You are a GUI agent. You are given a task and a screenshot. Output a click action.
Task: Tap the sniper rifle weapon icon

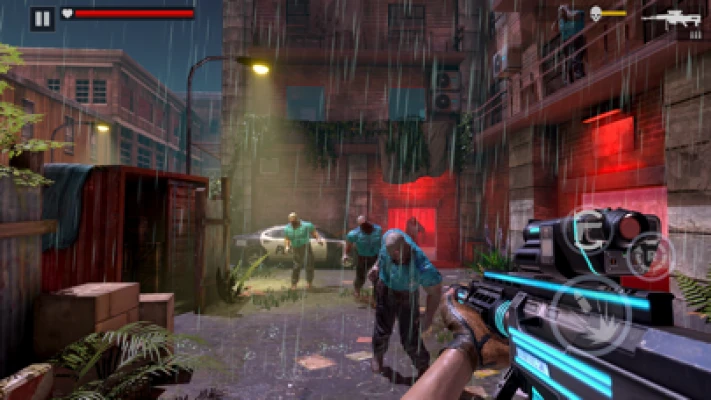tap(672, 18)
